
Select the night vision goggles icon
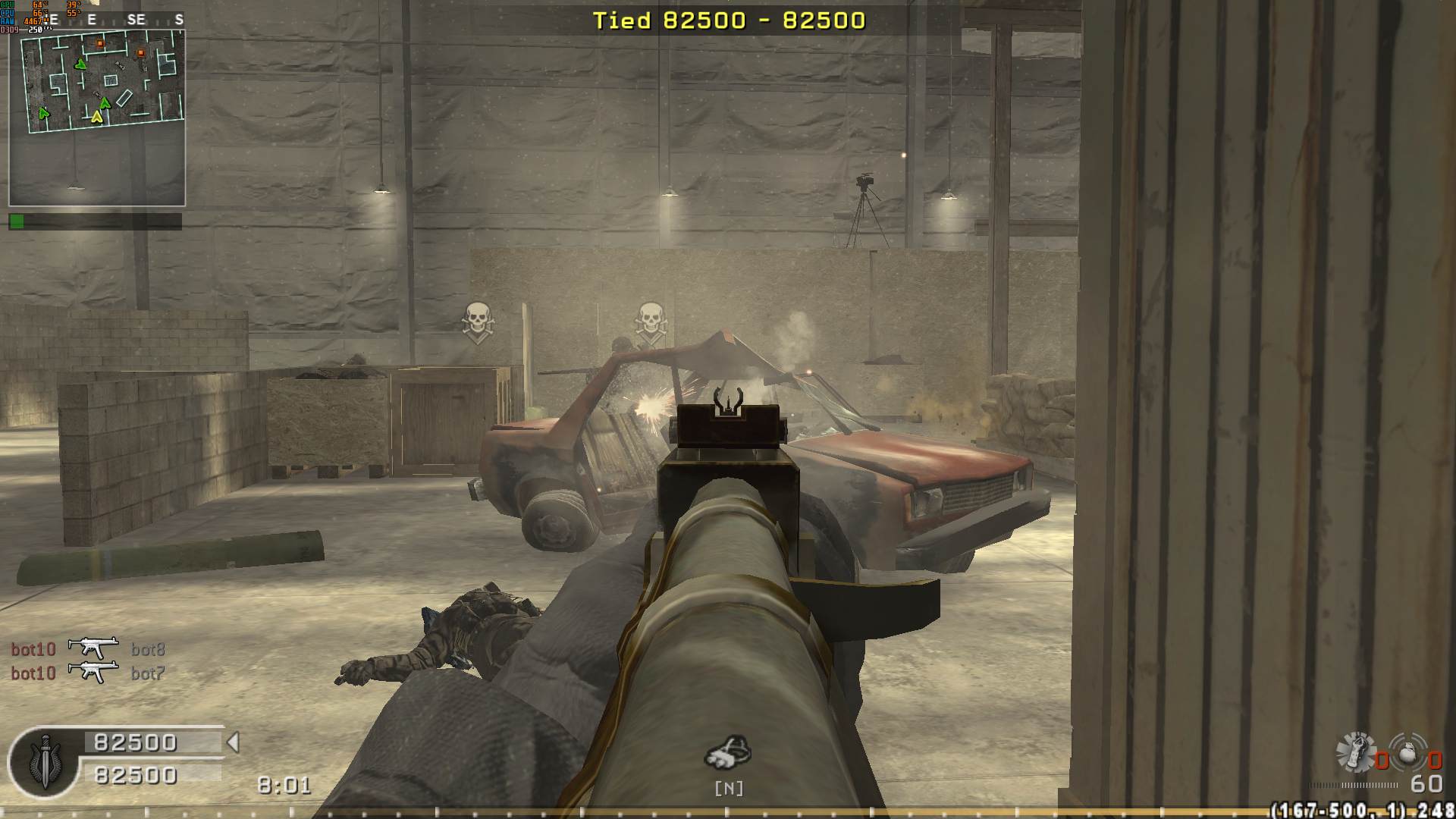(x=728, y=752)
